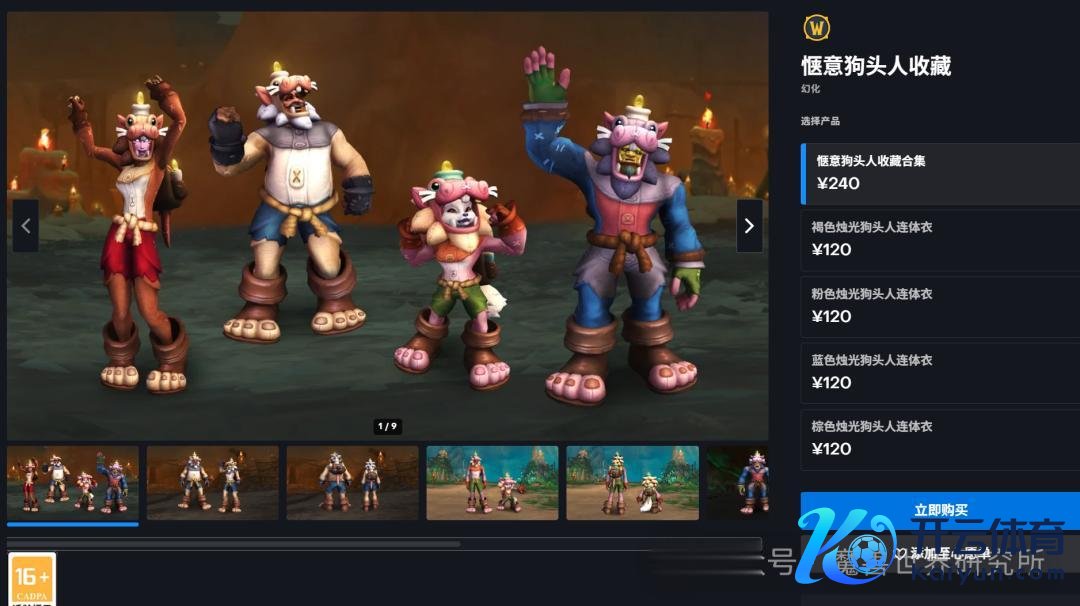
Task: Open the thumbnail showing four kobolds together
Action: (73, 483)
